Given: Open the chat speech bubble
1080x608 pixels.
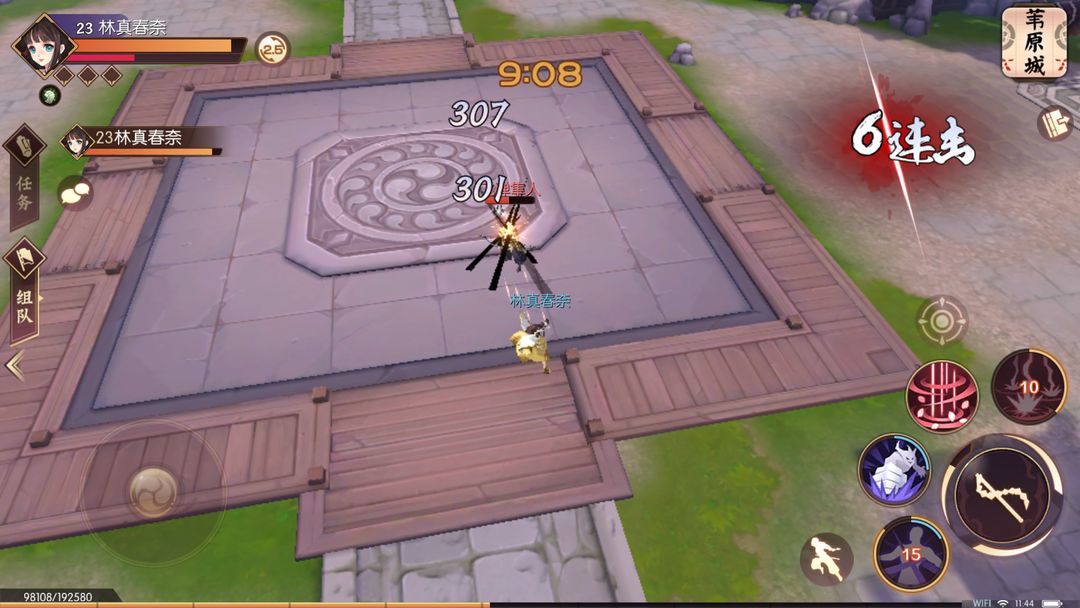Looking at the screenshot, I should 74,192.
